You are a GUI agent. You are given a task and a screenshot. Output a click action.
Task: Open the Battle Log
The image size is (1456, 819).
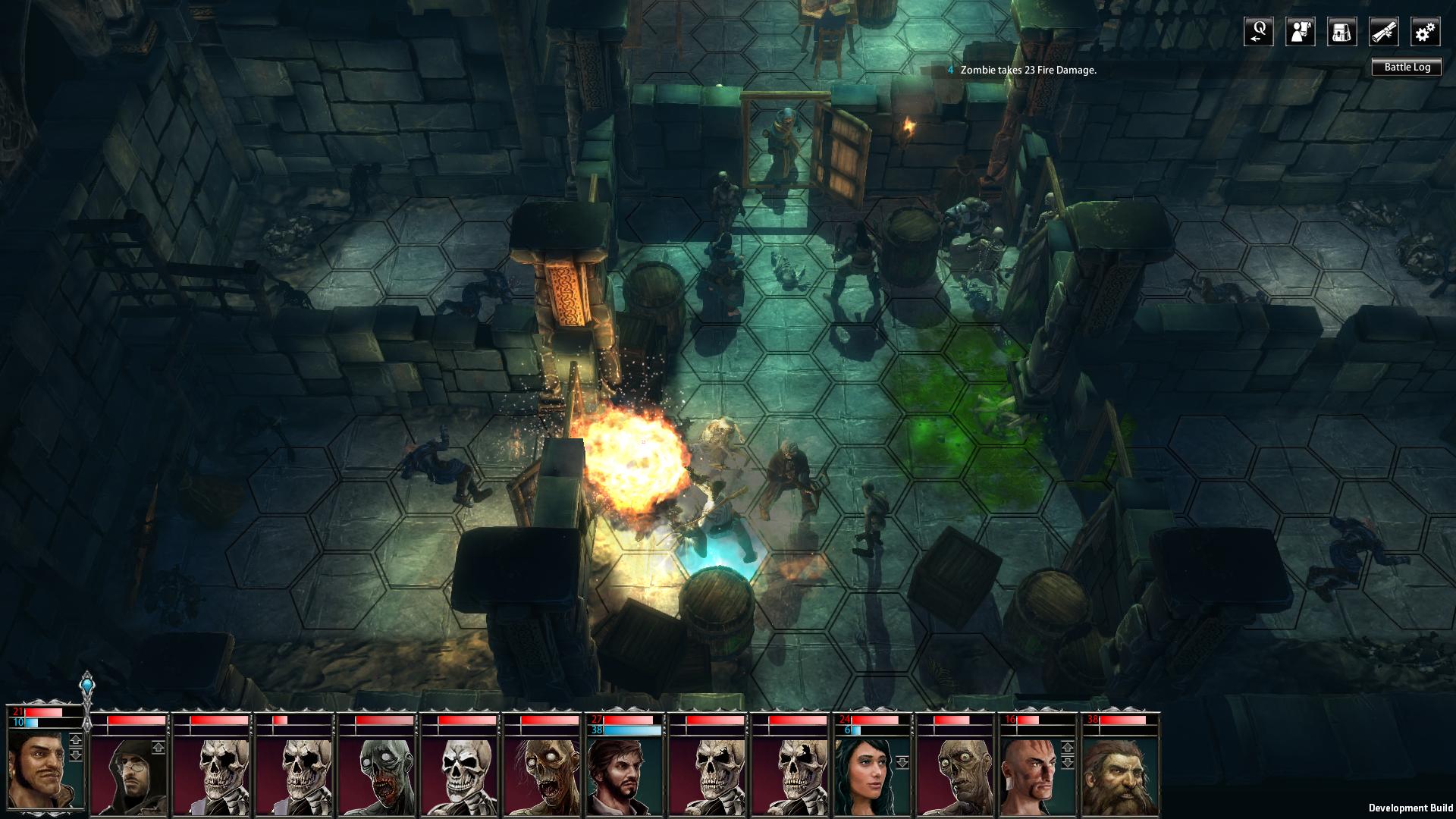tap(1407, 67)
